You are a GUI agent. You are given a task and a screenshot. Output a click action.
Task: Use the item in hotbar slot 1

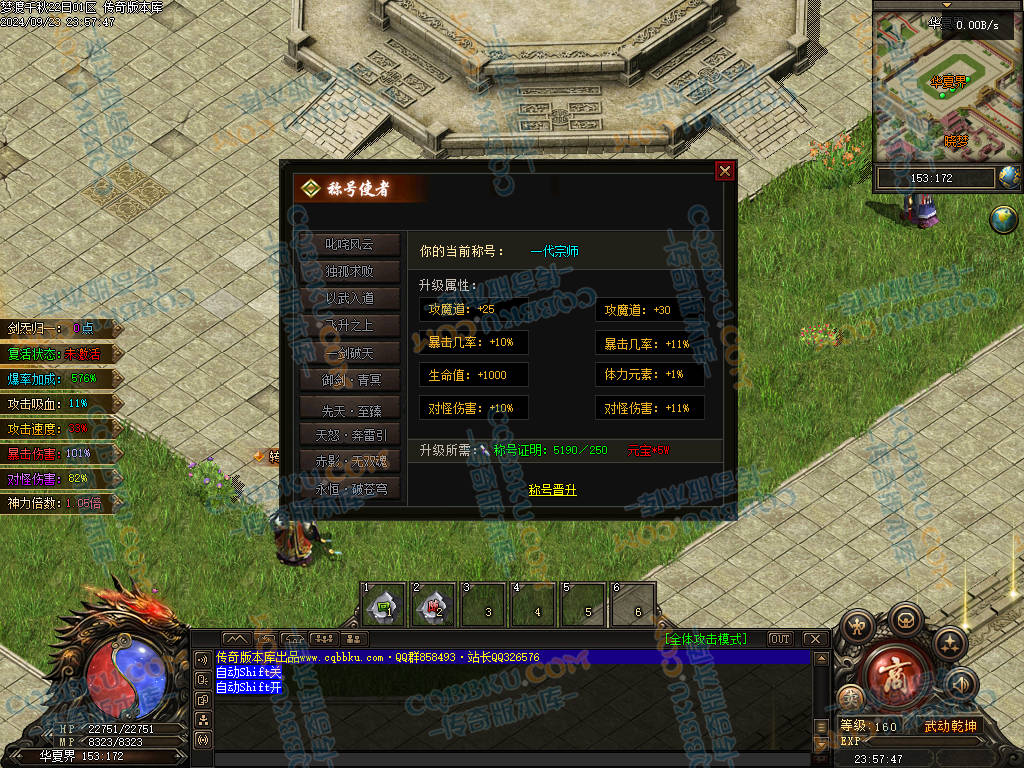click(383, 605)
